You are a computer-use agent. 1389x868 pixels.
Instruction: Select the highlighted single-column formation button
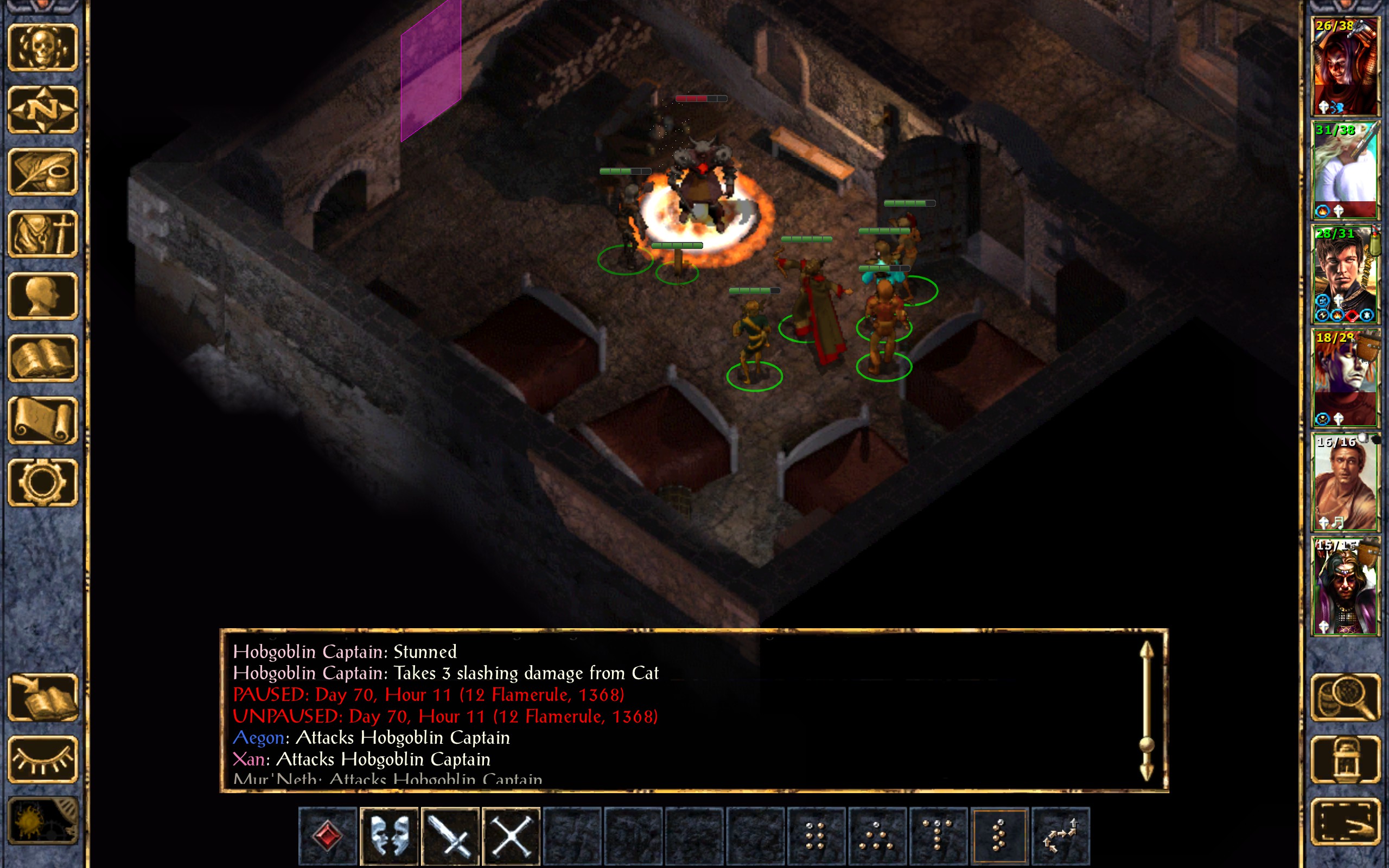tap(999, 836)
